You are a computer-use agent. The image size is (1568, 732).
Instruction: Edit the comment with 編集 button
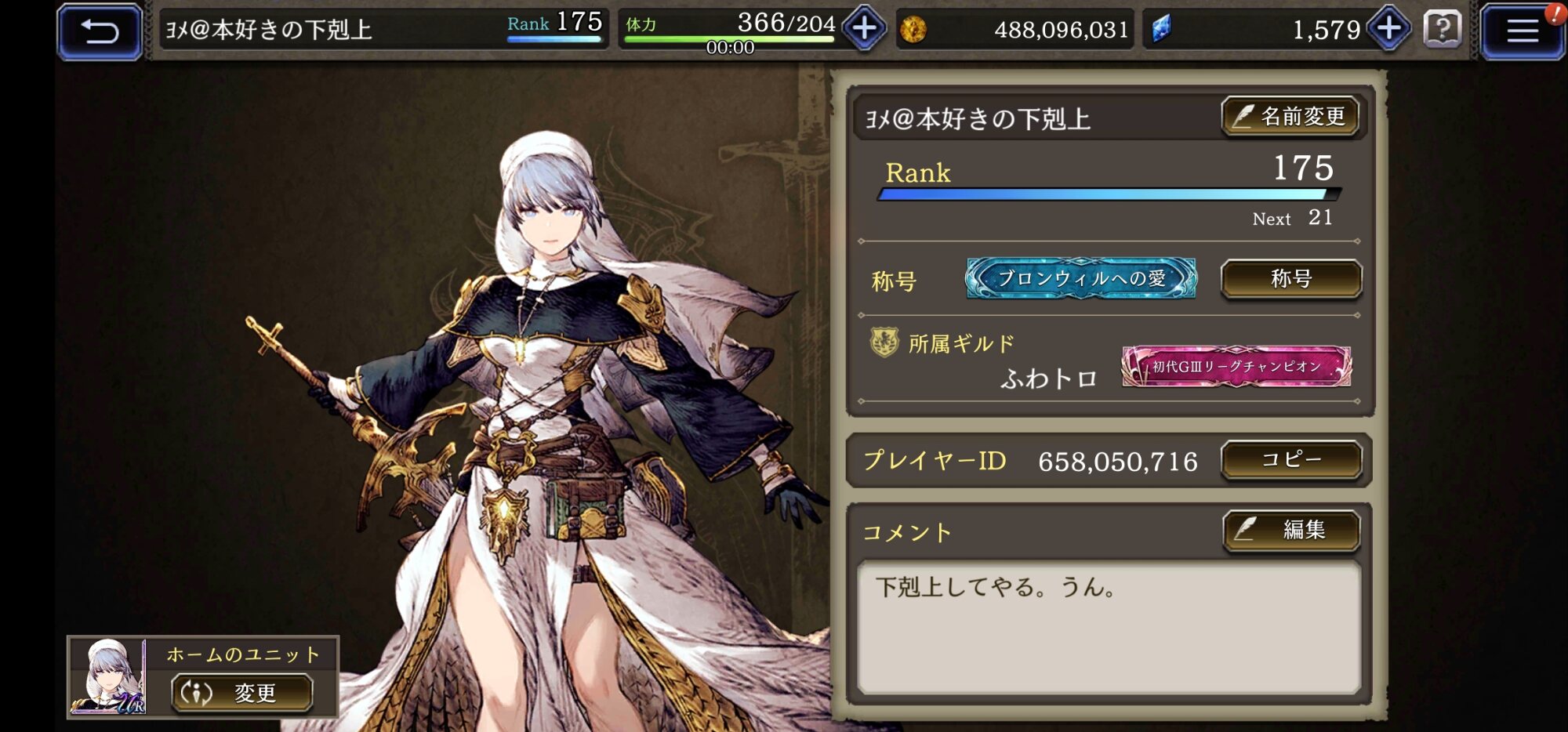pyautogui.click(x=1290, y=531)
